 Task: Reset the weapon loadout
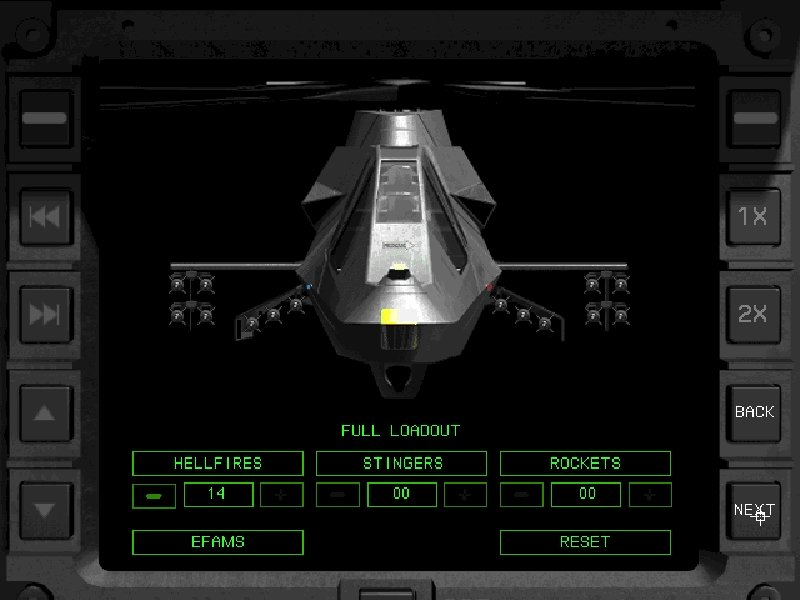click(585, 542)
